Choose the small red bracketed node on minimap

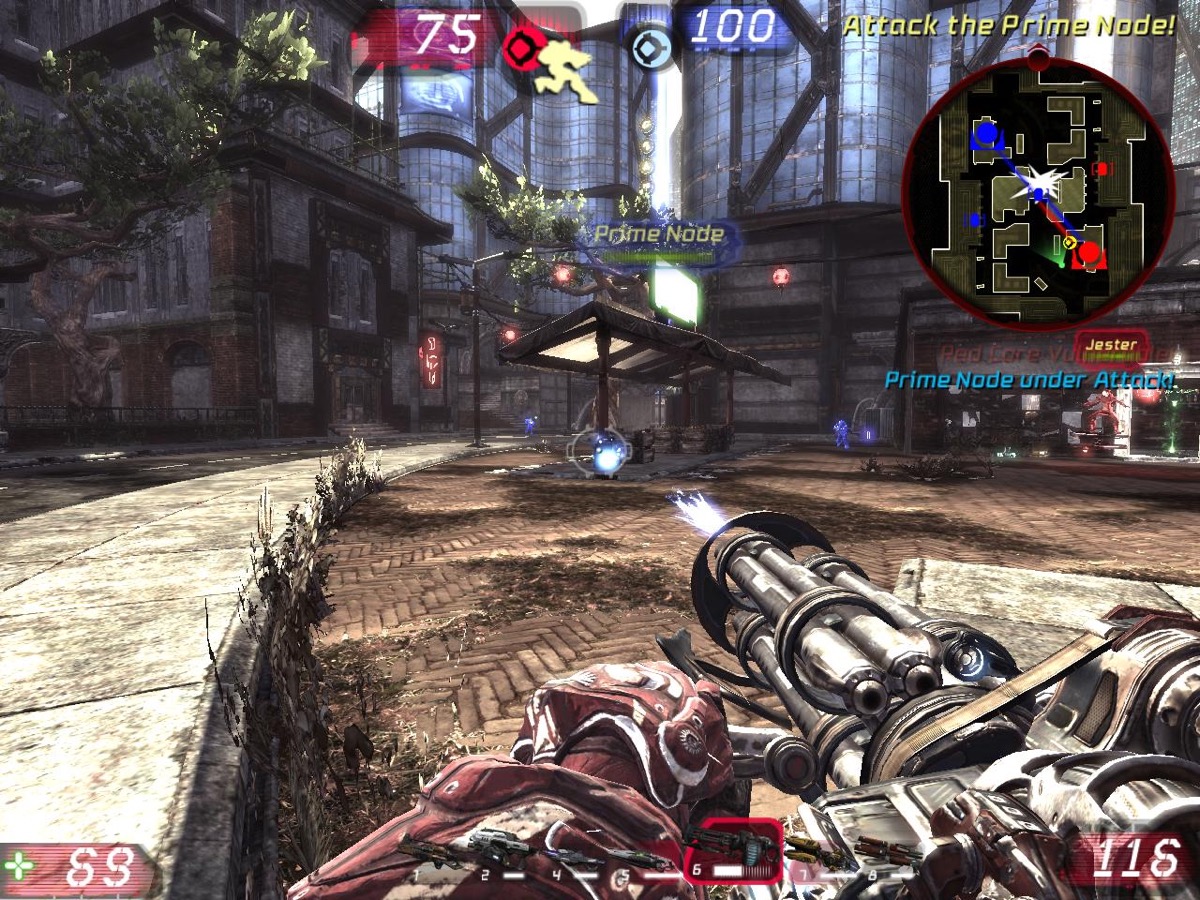[x=1102, y=169]
